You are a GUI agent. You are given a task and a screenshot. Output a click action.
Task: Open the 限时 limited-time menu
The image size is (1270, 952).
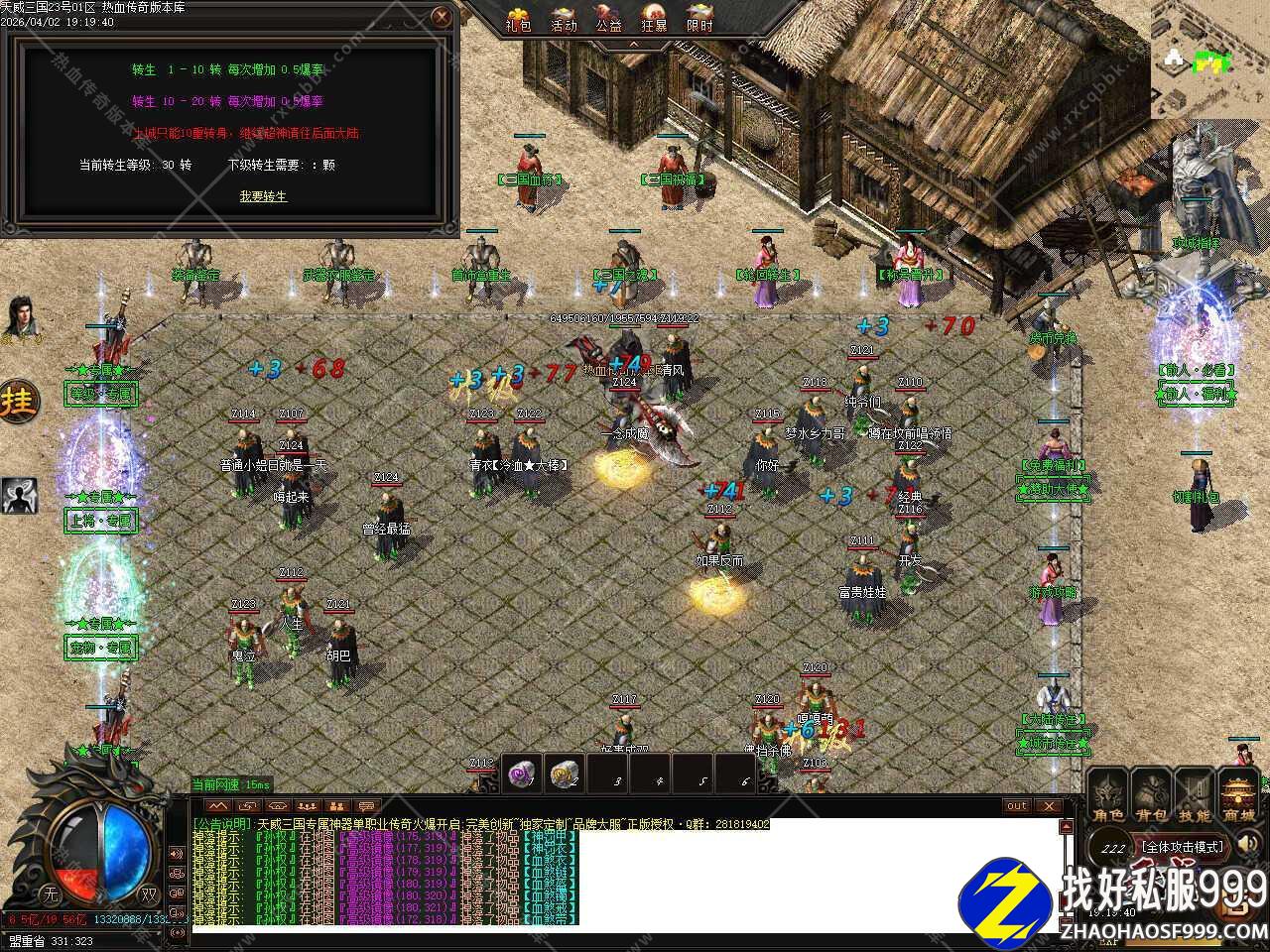coord(699,19)
